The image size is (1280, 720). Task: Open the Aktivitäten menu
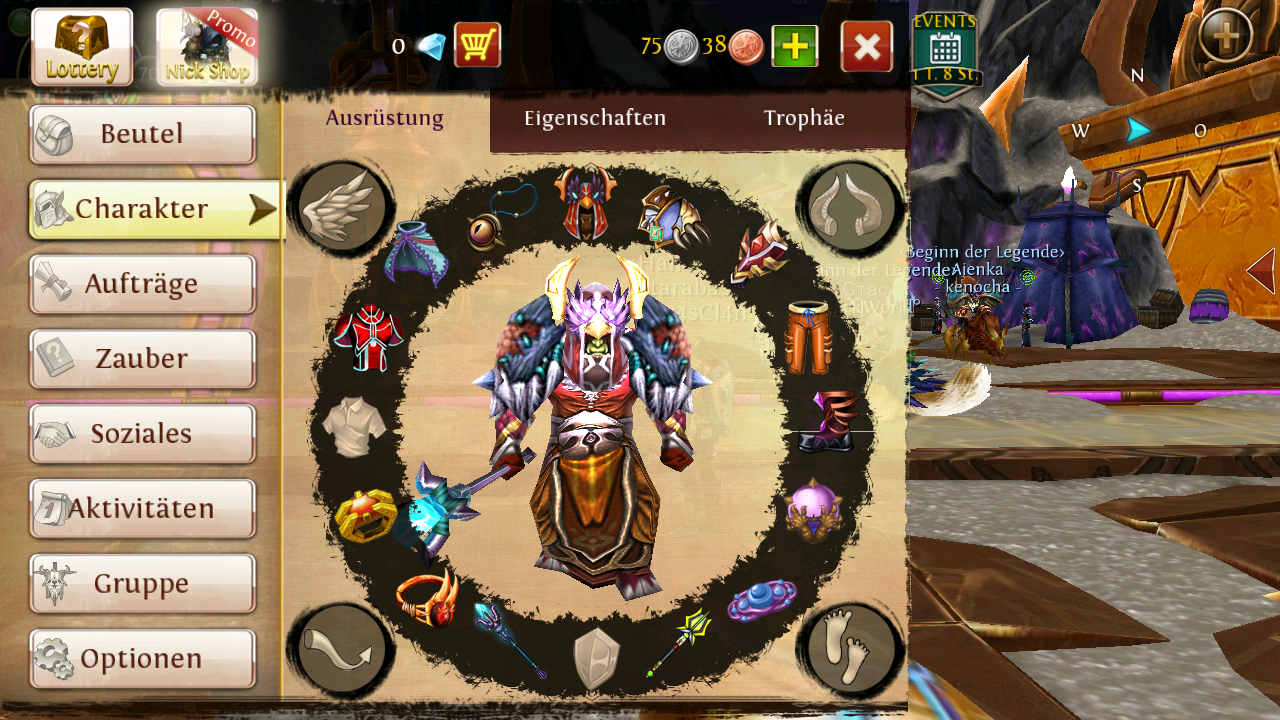coord(142,509)
